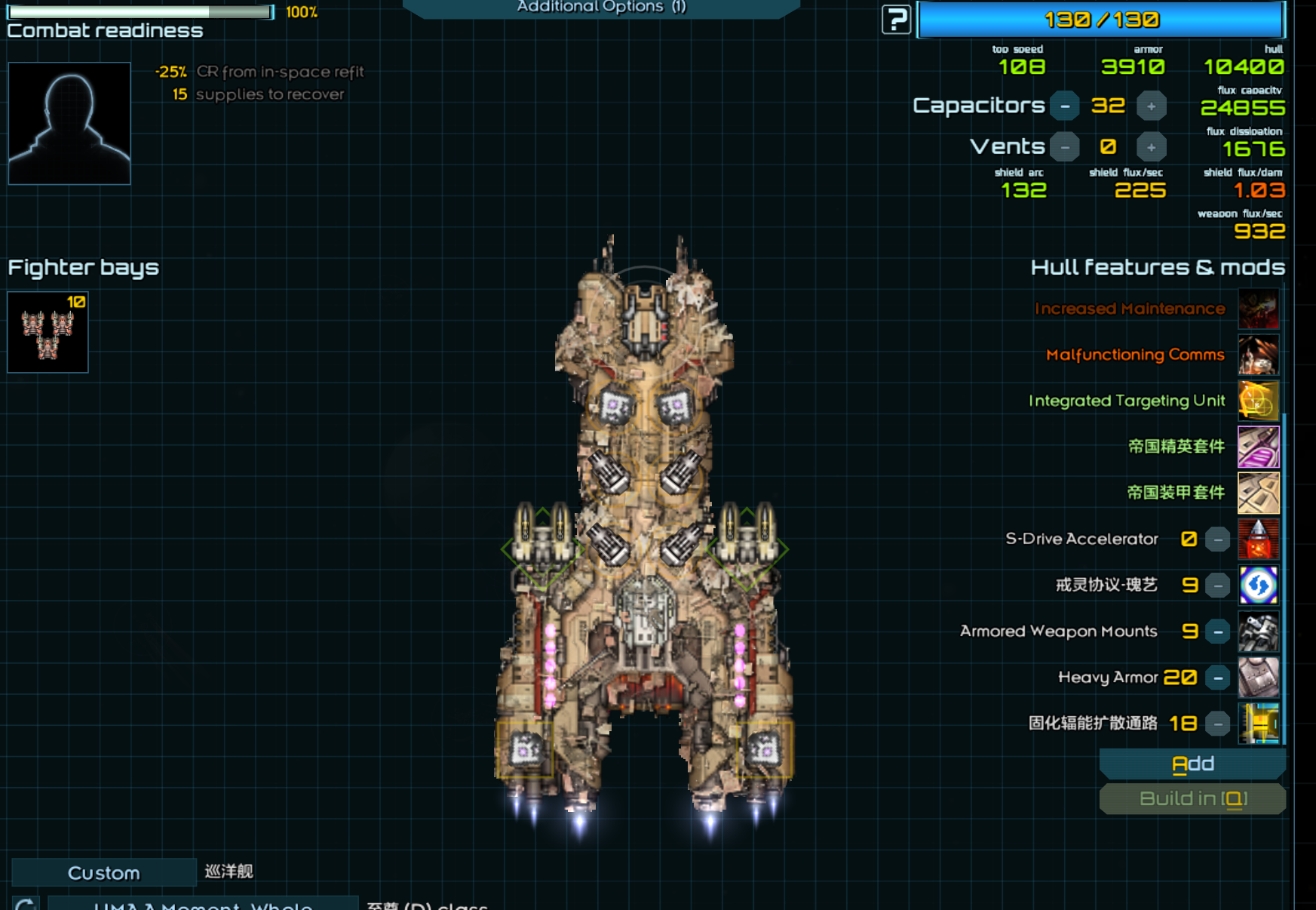Select Malfunctioning Comms d-mod icon
Screen dimensions: 1316x910
pyautogui.click(x=1258, y=355)
